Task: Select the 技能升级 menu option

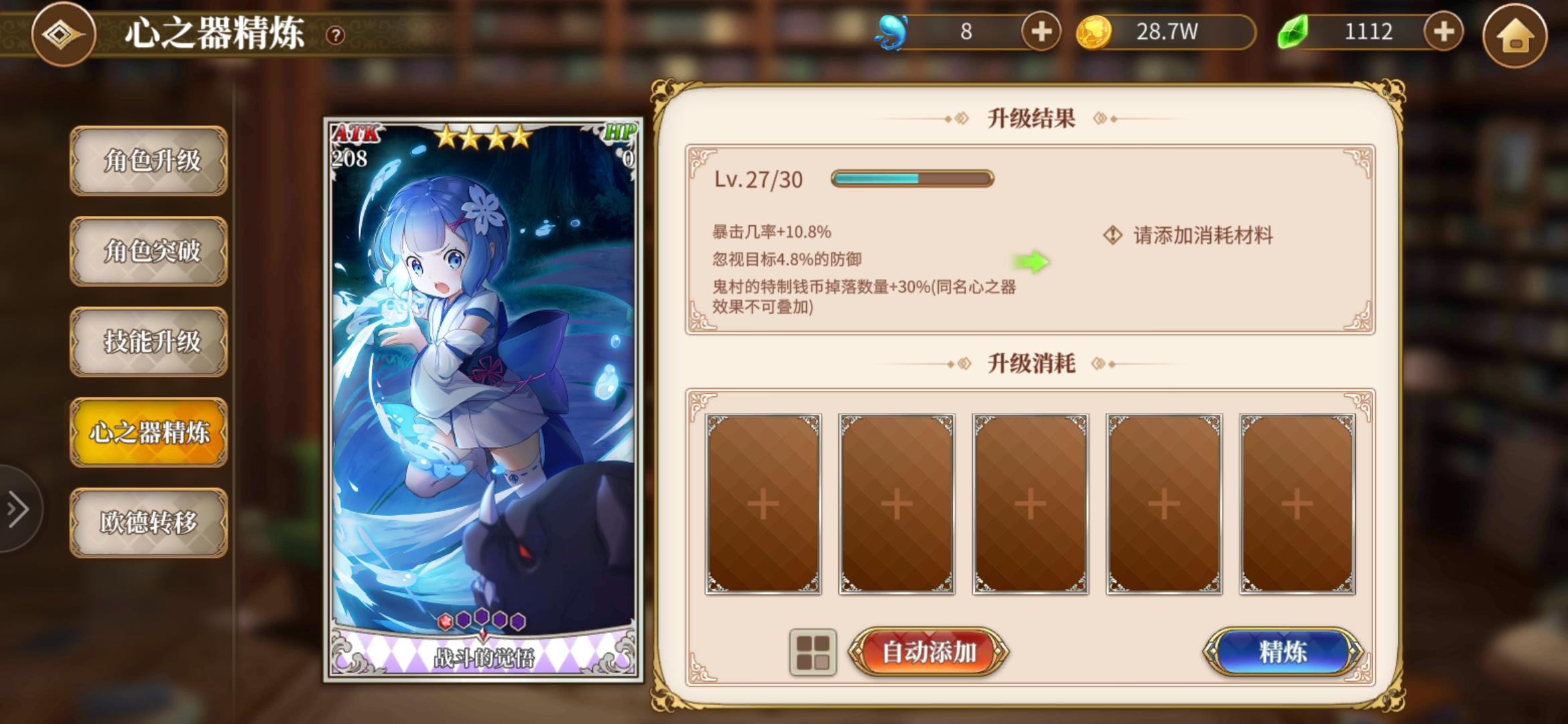Action: click(x=149, y=342)
